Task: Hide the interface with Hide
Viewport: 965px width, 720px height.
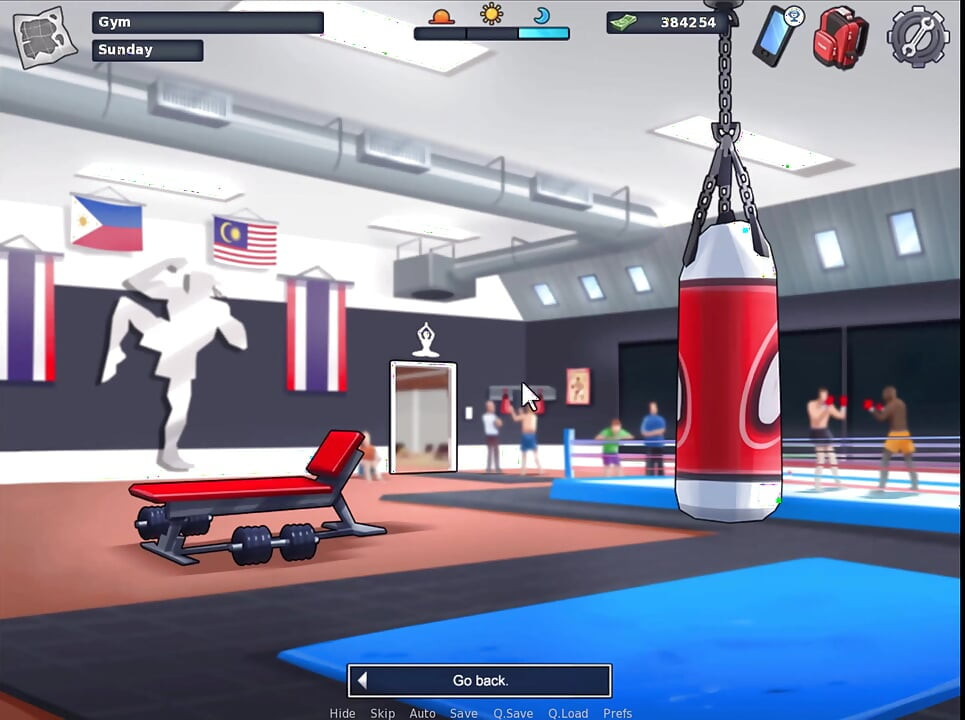Action: pos(342,713)
